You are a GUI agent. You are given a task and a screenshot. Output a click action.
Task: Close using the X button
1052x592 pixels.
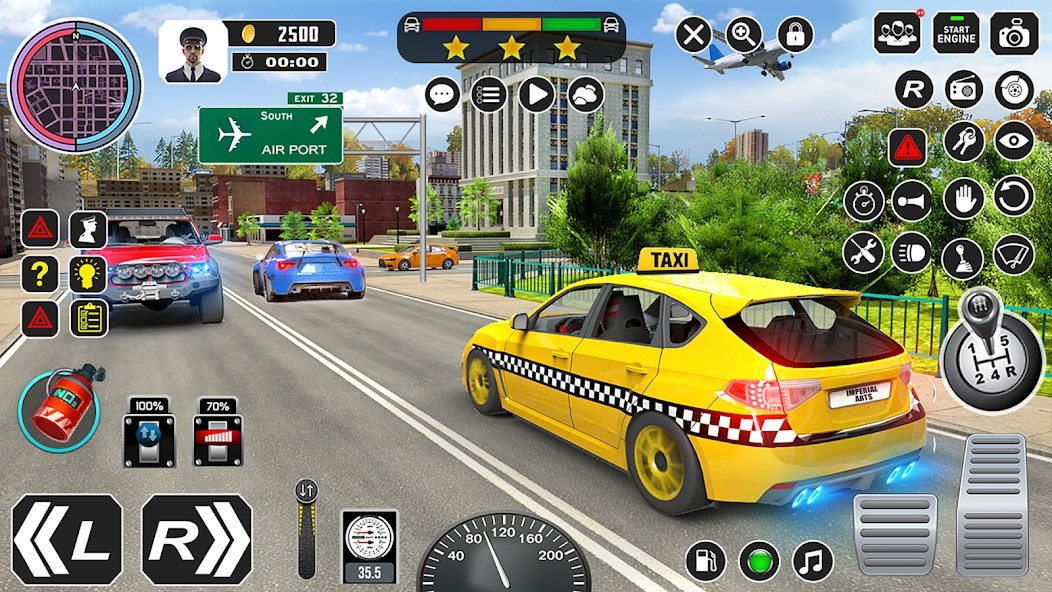pos(693,35)
